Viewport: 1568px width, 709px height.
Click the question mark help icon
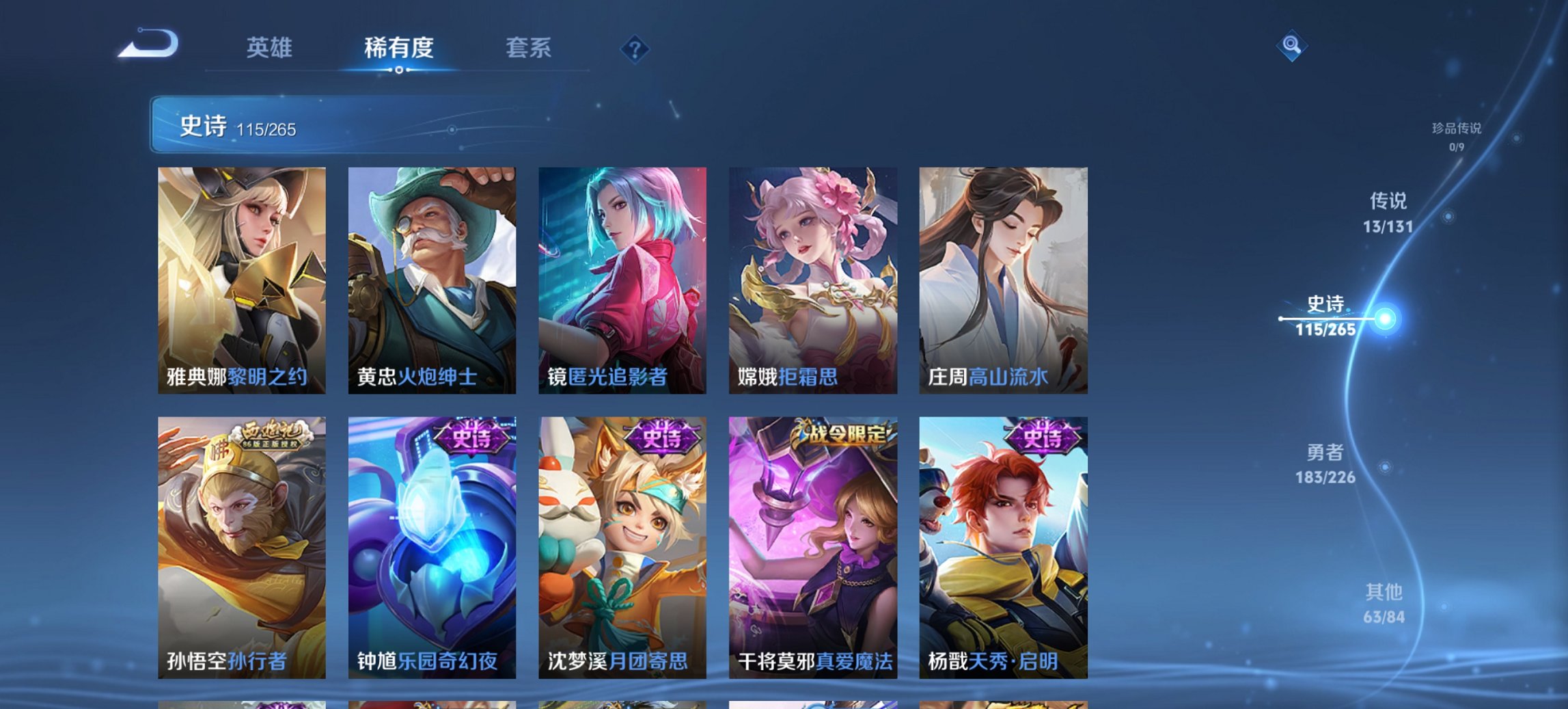click(x=634, y=48)
